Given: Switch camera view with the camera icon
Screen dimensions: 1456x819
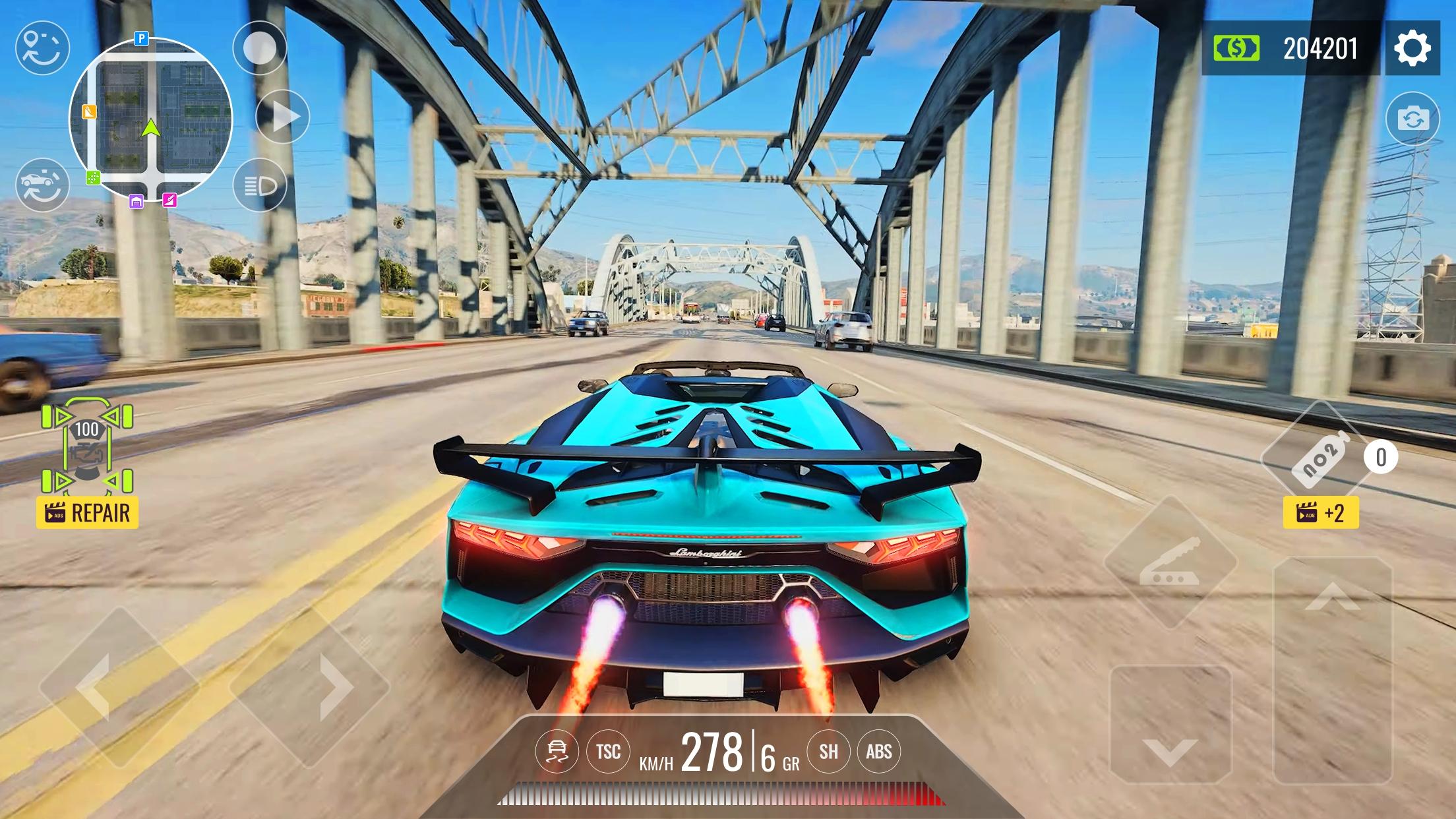Looking at the screenshot, I should (1412, 119).
